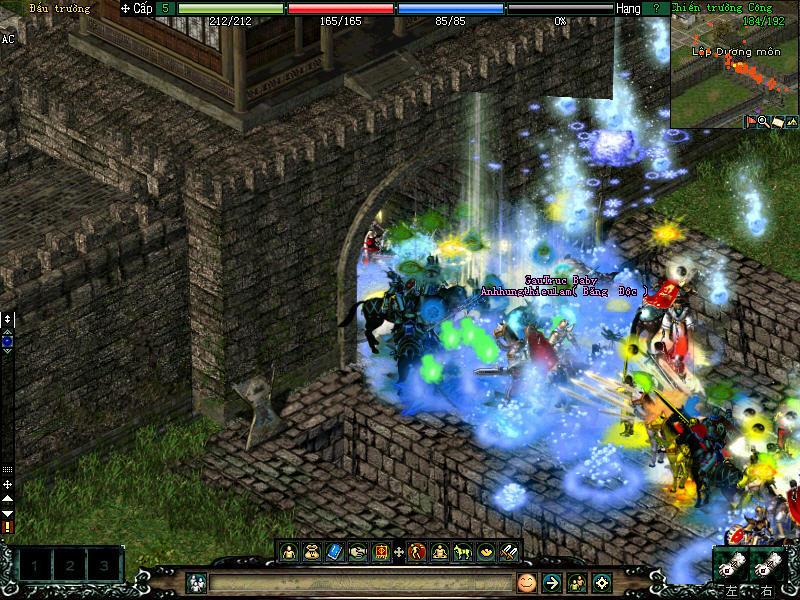Toggle the running figure icon
The height and width of the screenshot is (600, 800).
point(417,551)
